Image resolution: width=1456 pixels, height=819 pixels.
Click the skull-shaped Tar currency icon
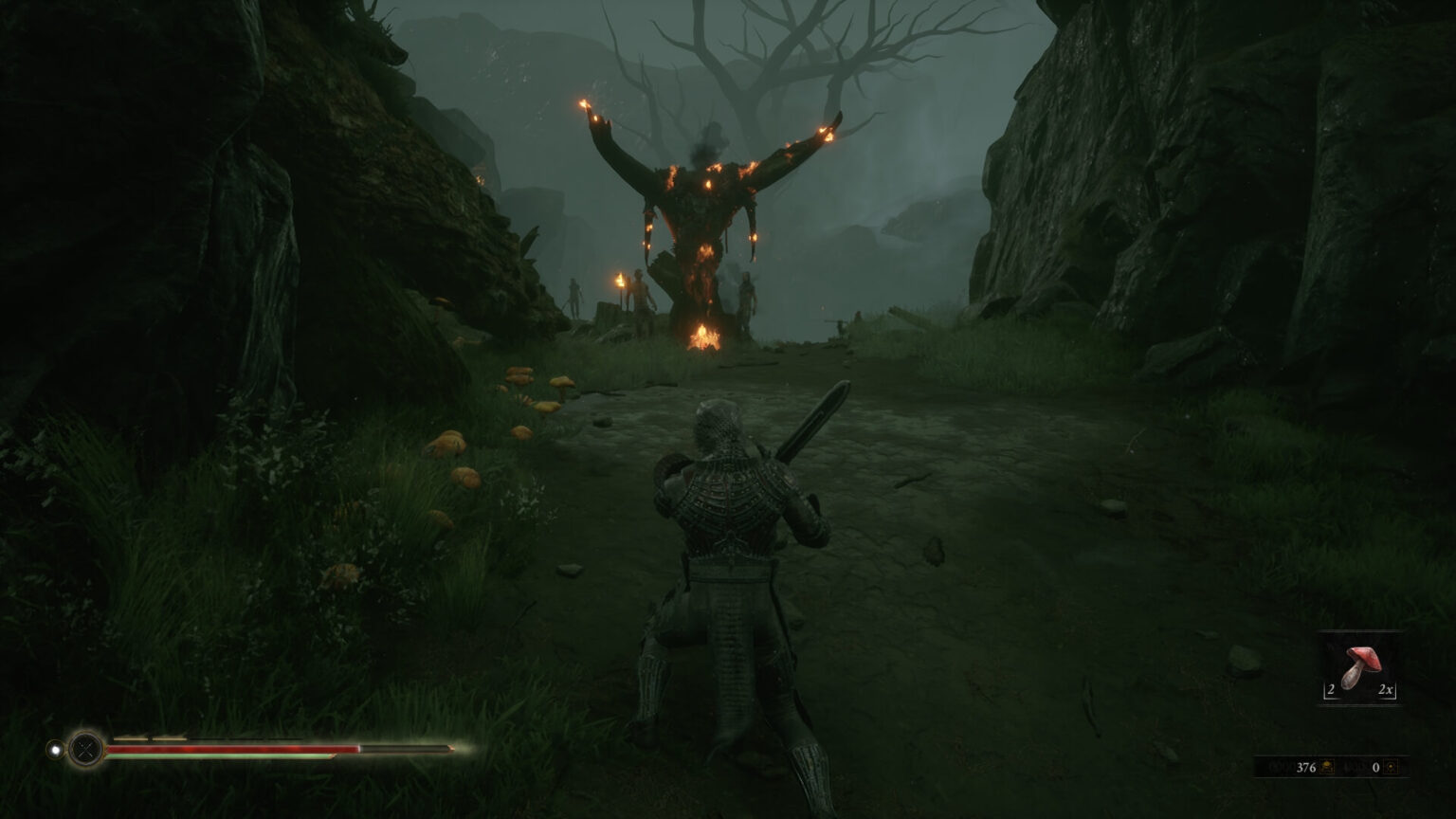coord(1326,767)
